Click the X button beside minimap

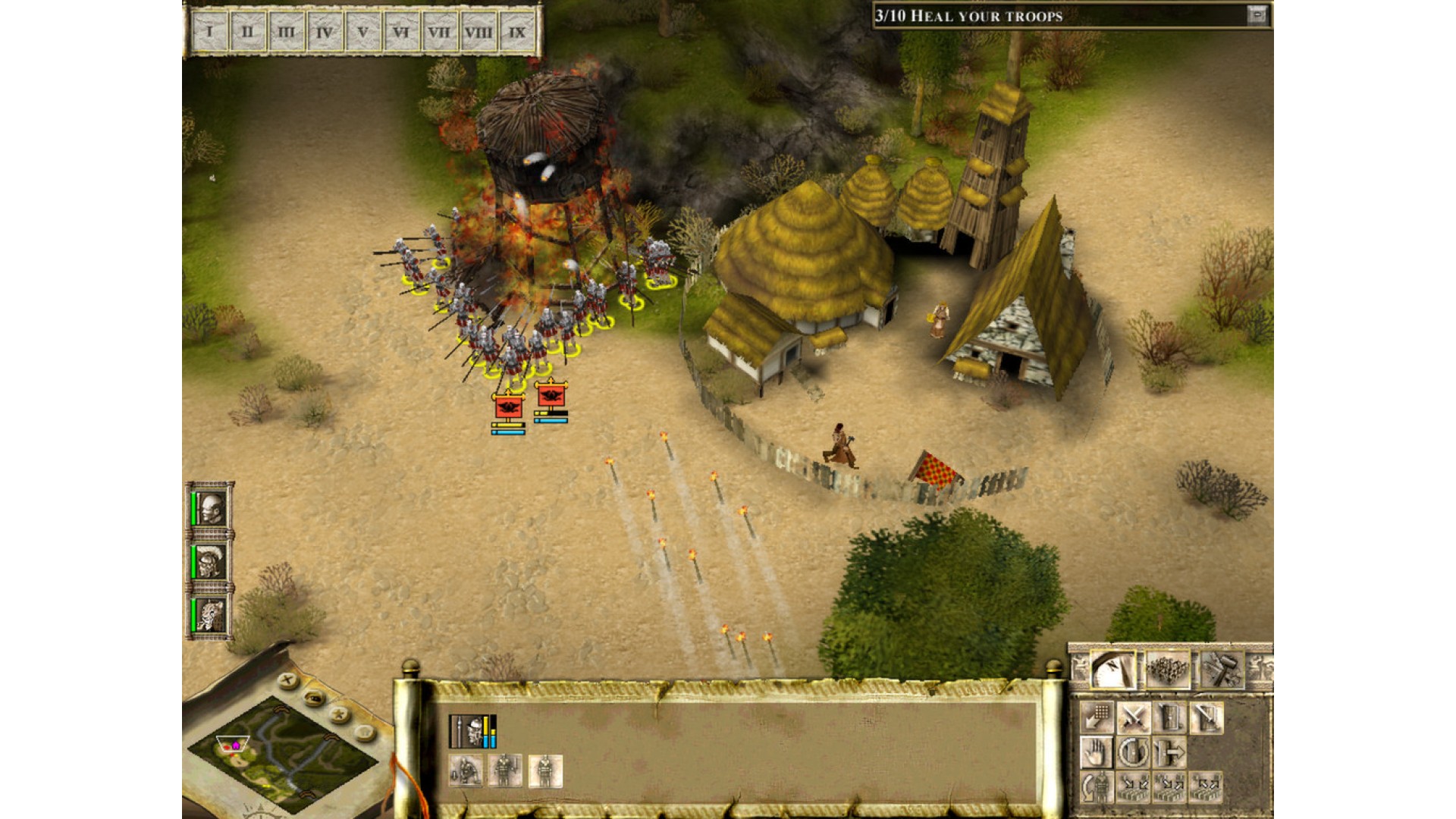click(287, 681)
